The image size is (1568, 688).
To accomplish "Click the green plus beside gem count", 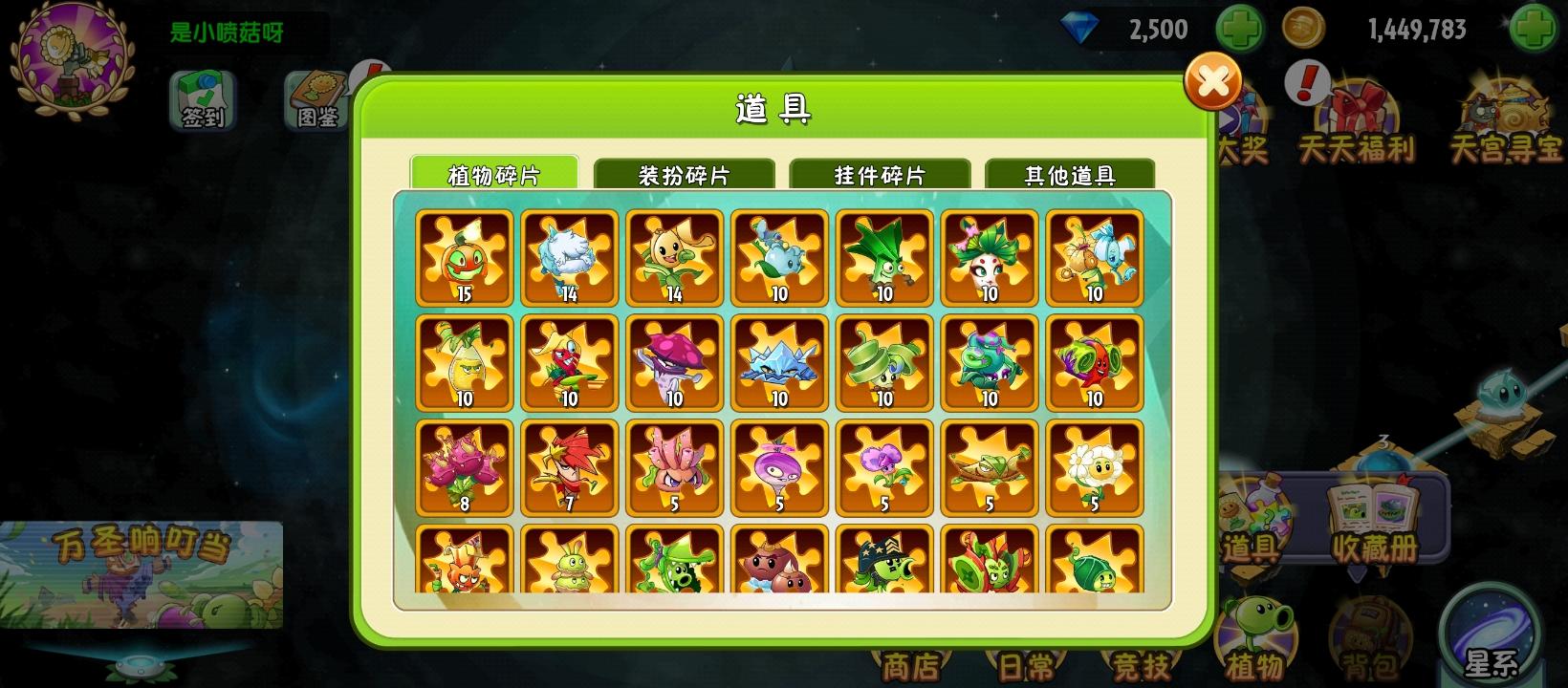I will [x=1238, y=31].
